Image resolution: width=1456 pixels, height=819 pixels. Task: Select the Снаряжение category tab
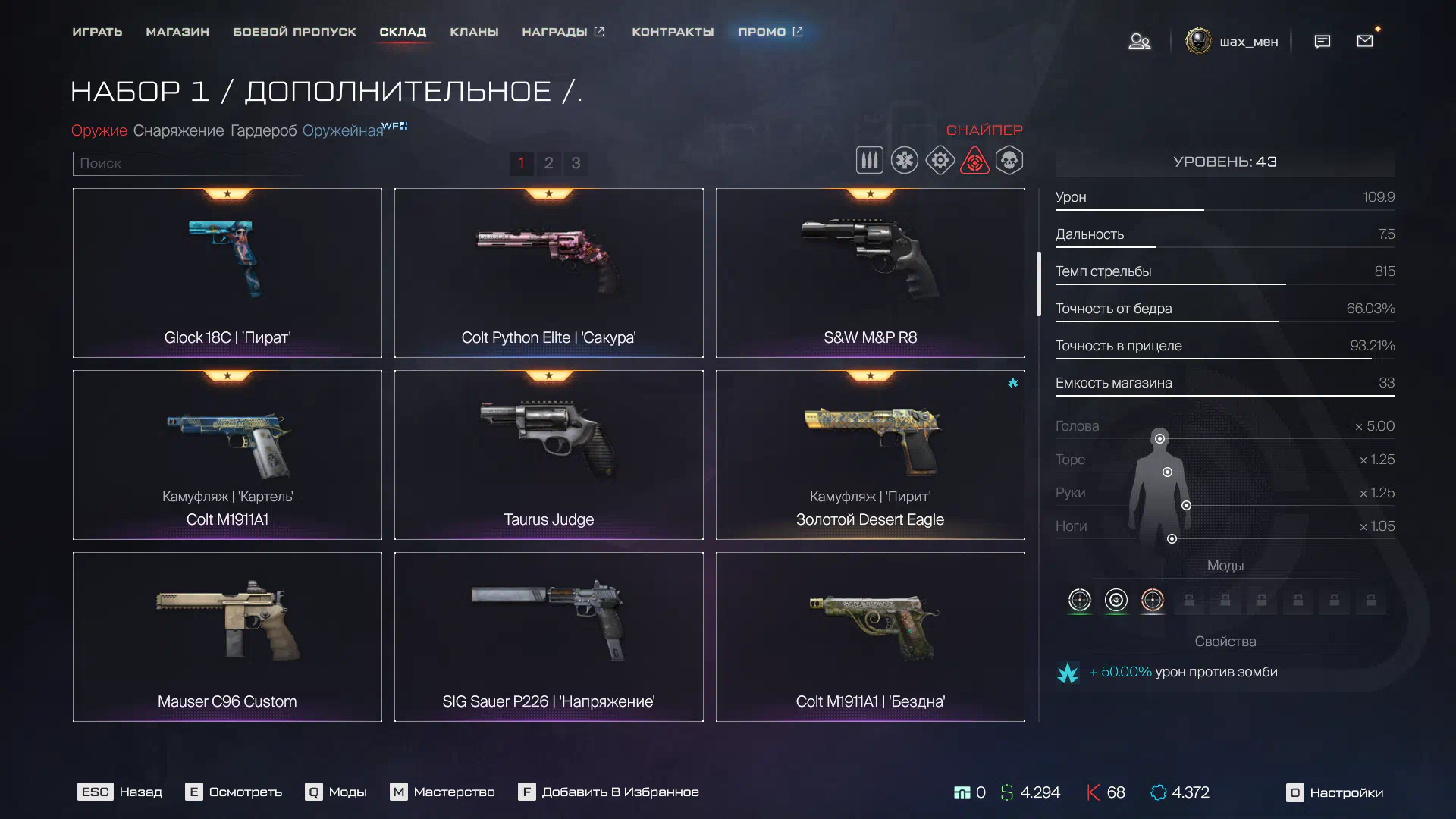178,130
